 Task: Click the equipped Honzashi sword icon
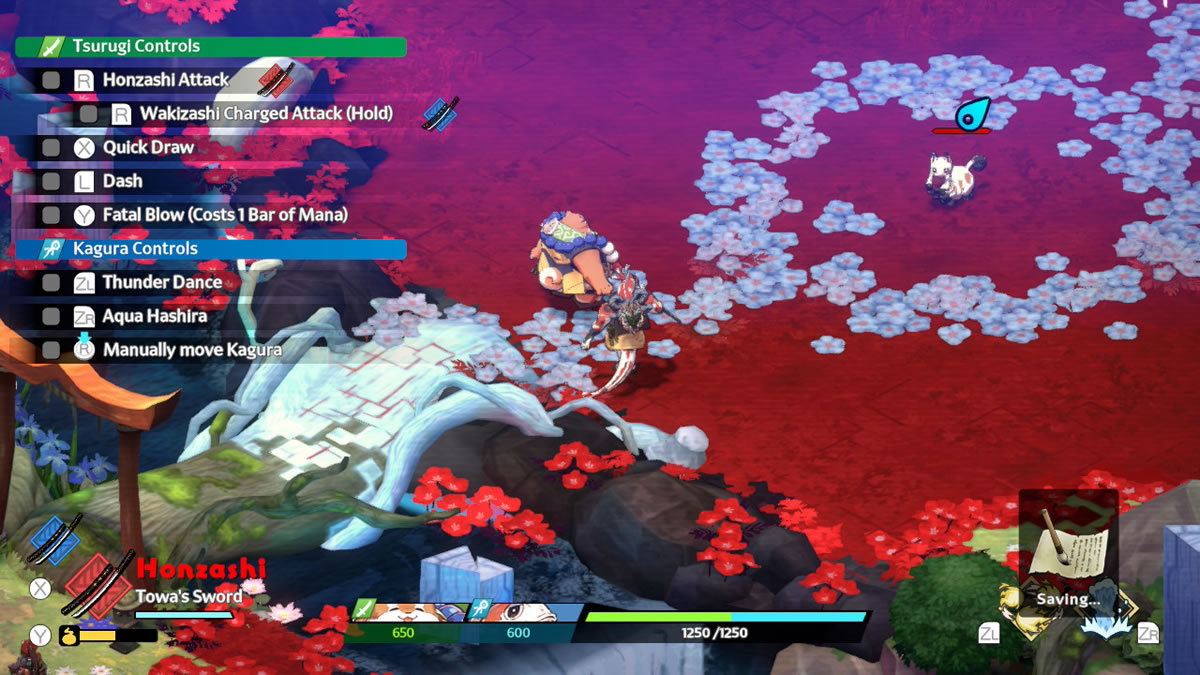click(97, 584)
